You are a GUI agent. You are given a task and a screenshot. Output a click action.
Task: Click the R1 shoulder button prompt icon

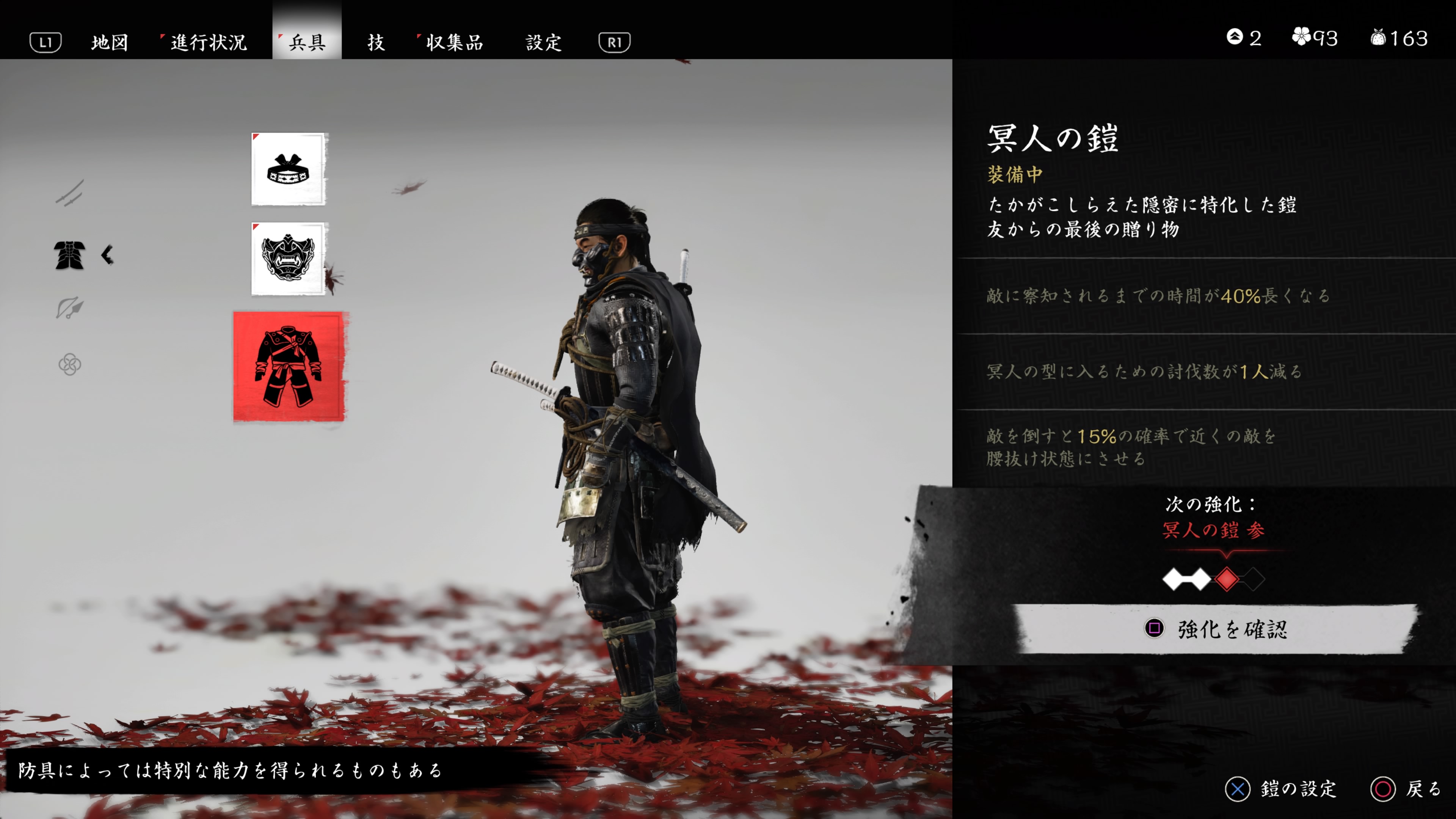point(615,42)
